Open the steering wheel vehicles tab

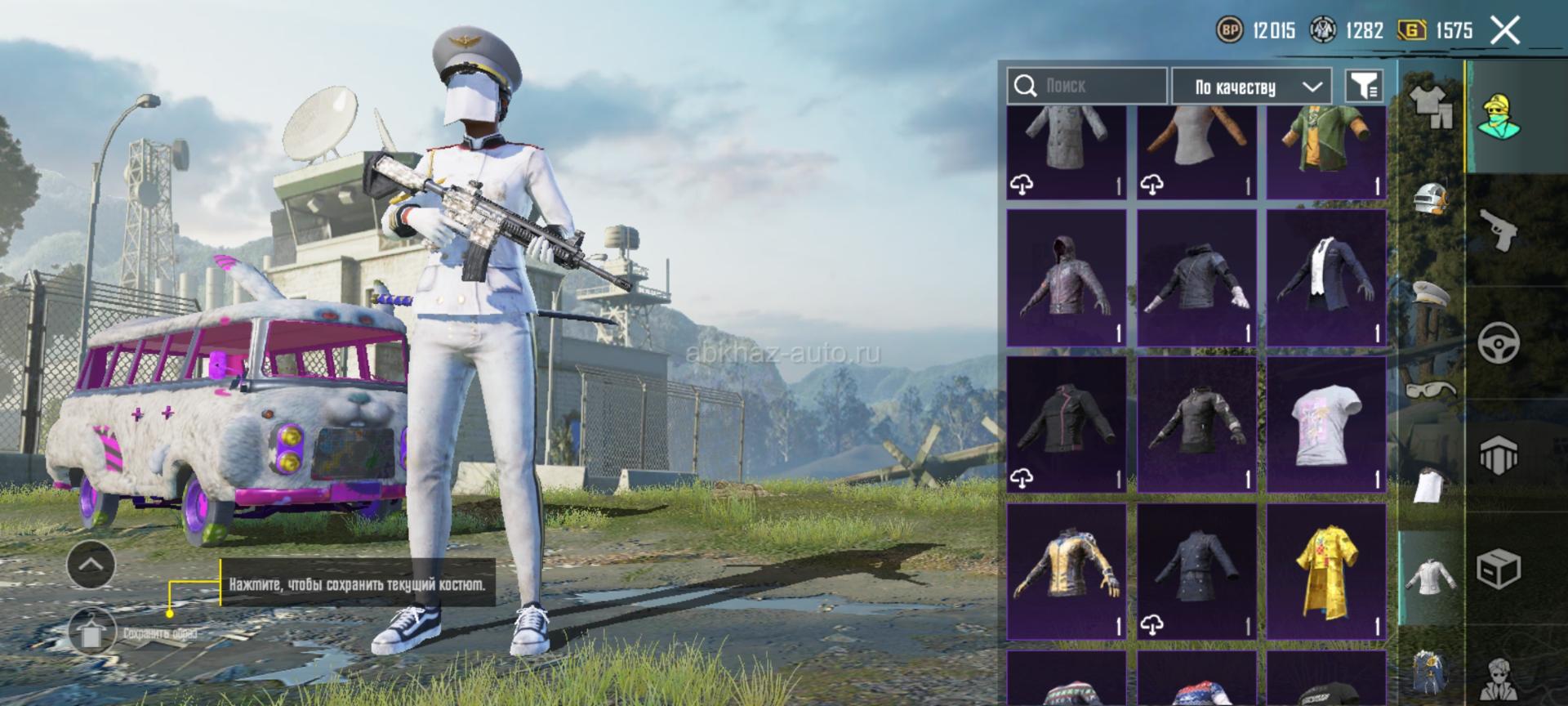point(1499,342)
